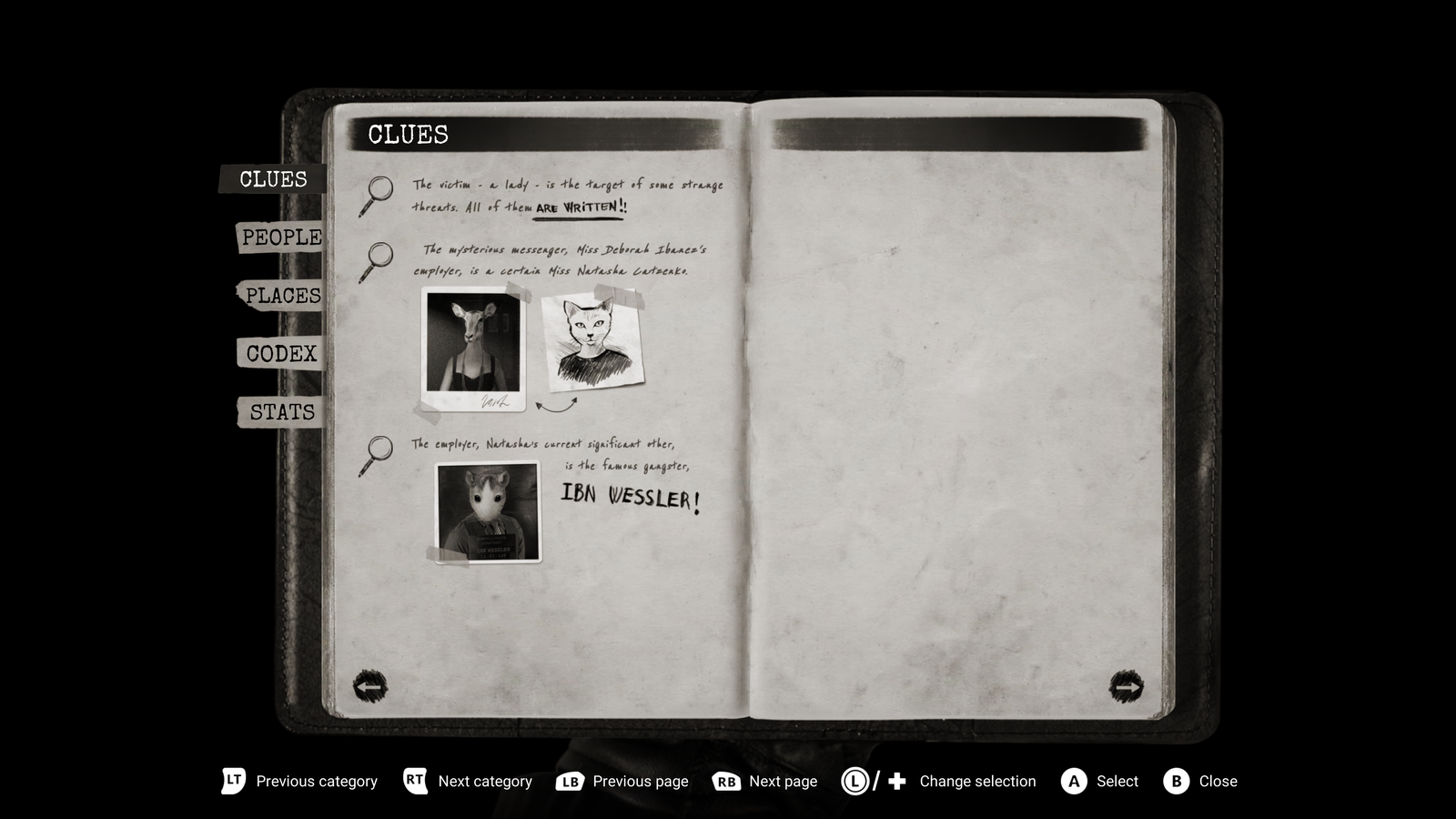
Task: Open the People tab
Action: 280,238
